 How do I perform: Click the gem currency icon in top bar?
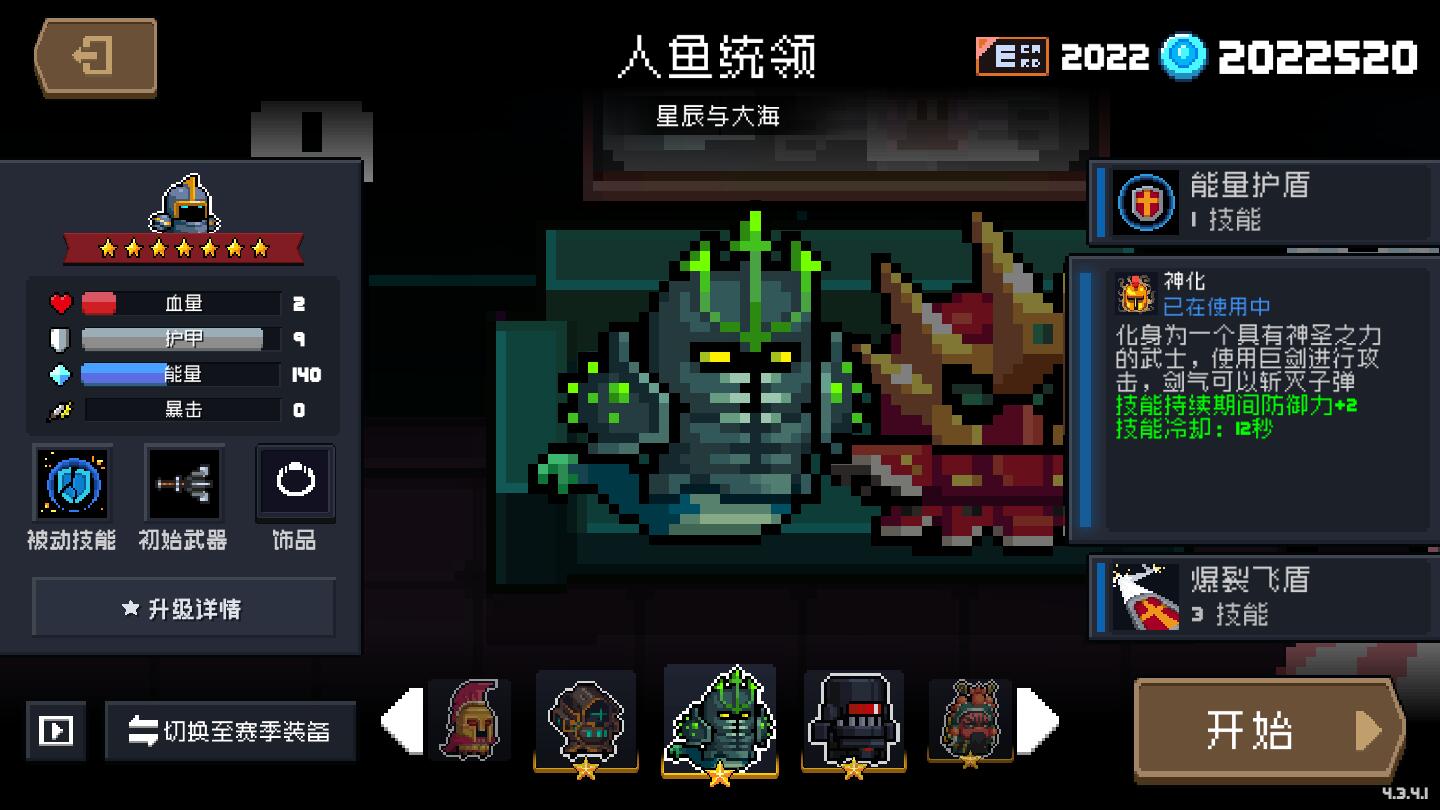click(x=1184, y=57)
